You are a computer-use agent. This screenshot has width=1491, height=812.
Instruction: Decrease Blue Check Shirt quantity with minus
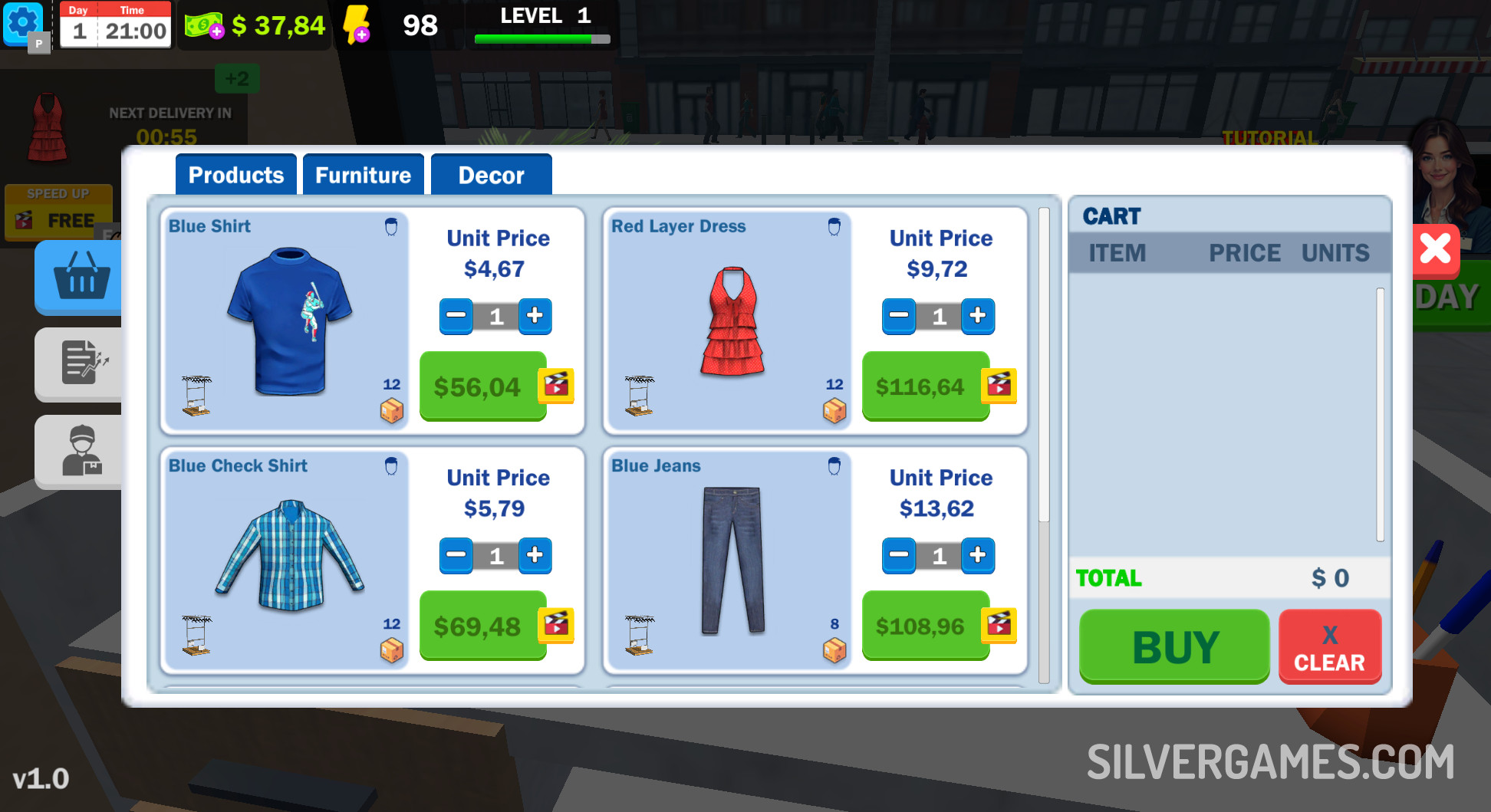click(x=456, y=555)
